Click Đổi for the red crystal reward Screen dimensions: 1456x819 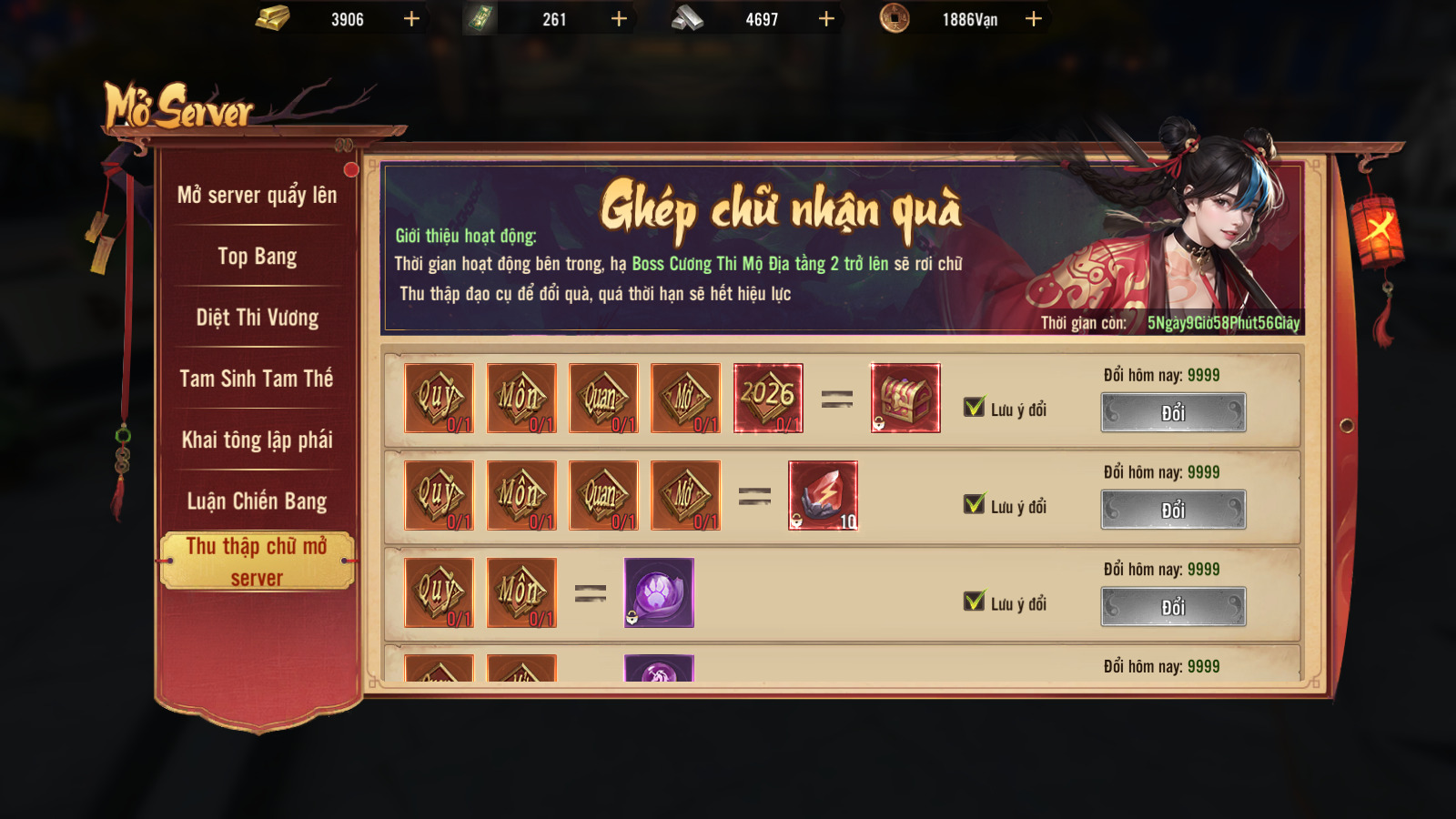click(1173, 510)
